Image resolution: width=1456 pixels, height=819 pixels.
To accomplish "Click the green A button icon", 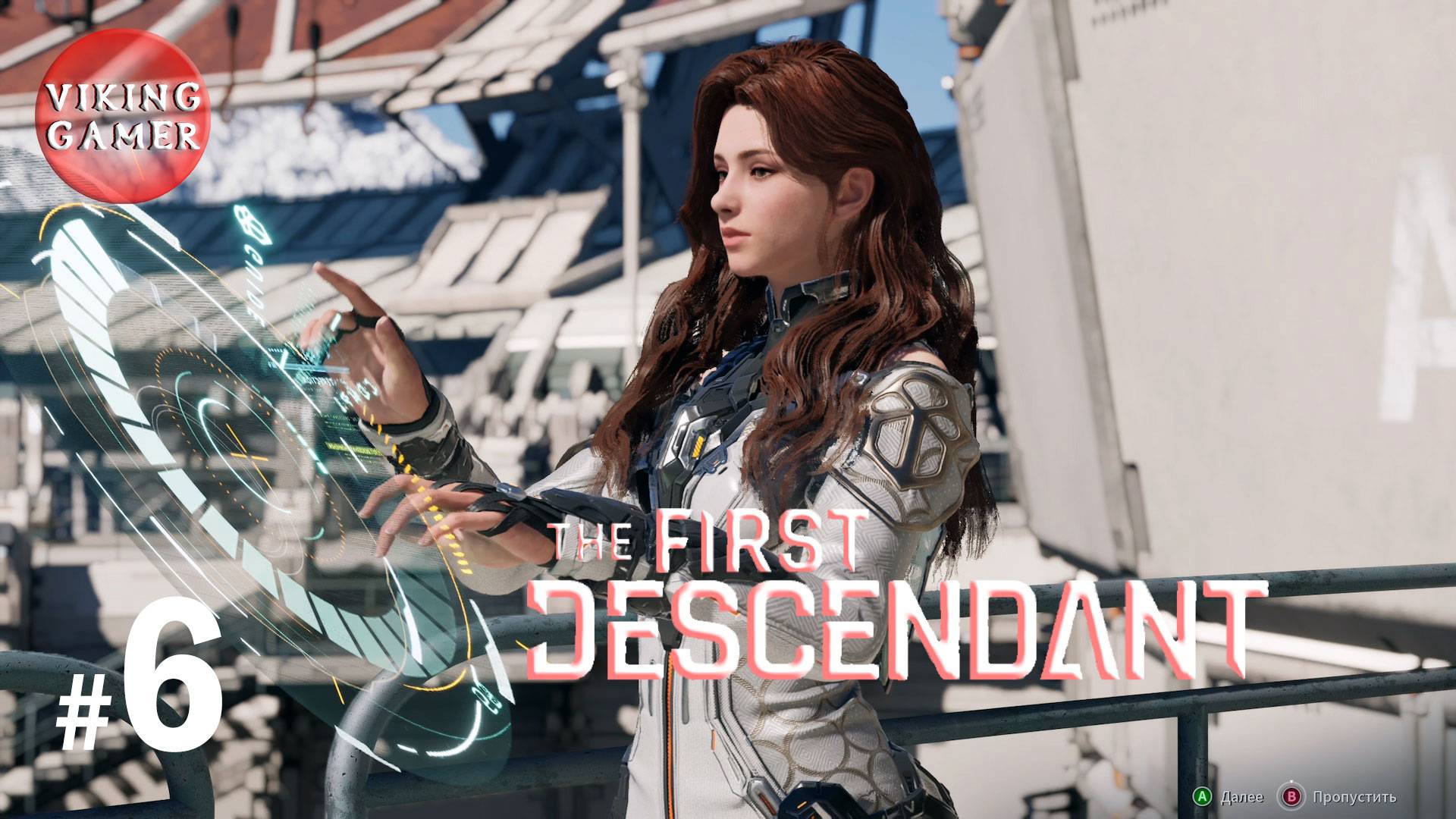I will coord(1203,796).
